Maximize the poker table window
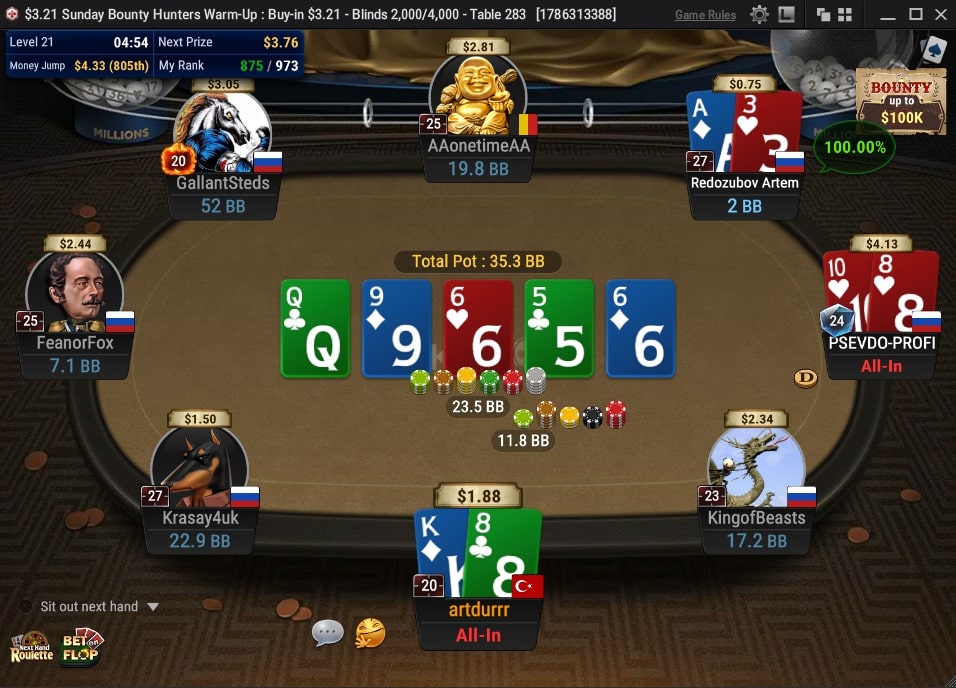The image size is (956, 688). [x=915, y=15]
